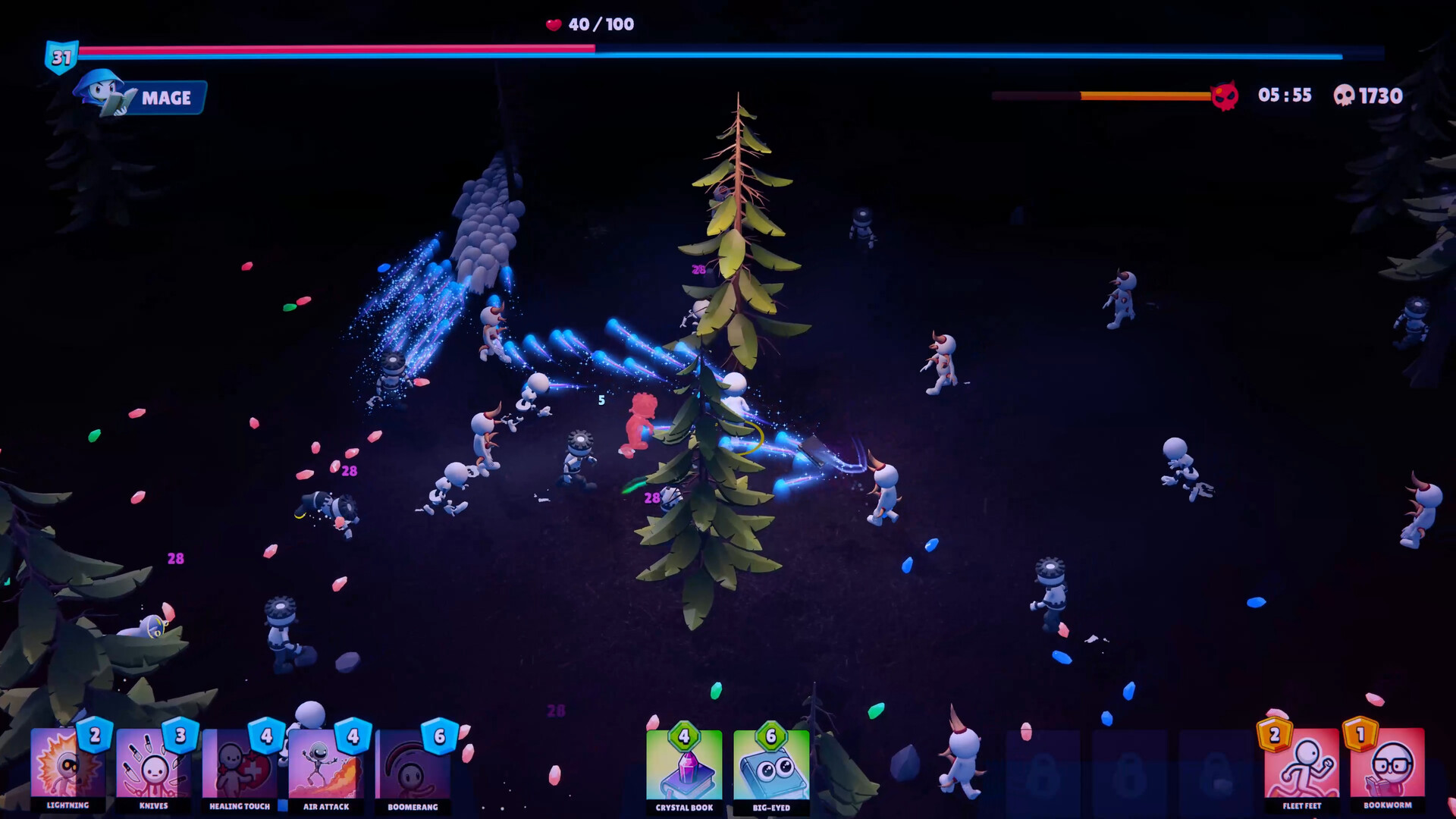1456x819 pixels.
Task: Click the red demon skull boss icon
Action: tap(1226, 96)
